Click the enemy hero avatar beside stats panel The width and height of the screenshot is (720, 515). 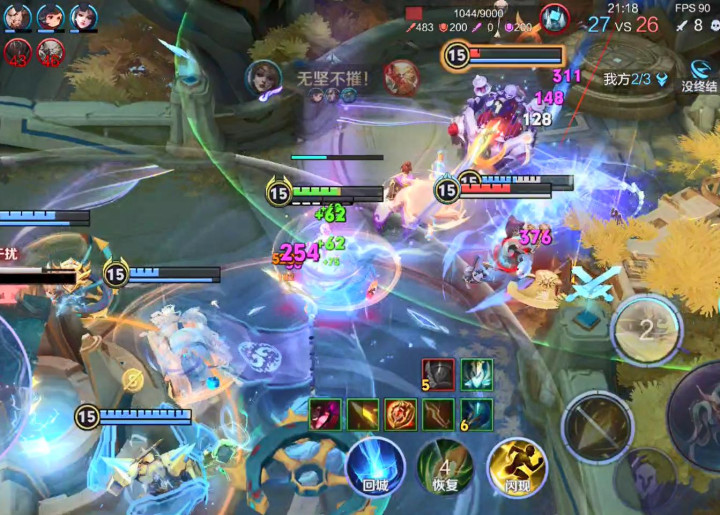[555, 18]
